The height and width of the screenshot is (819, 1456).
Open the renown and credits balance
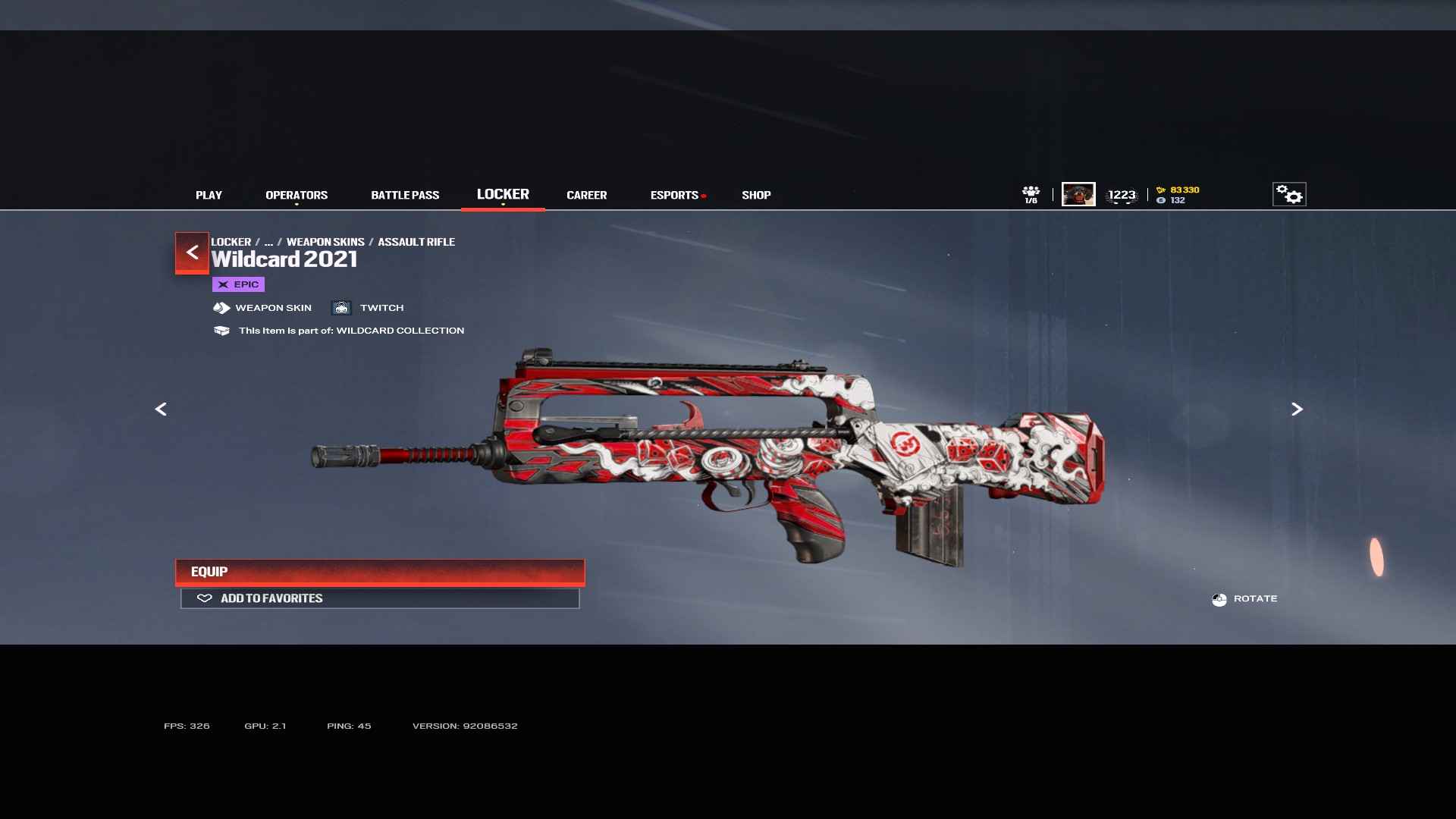coord(1178,195)
